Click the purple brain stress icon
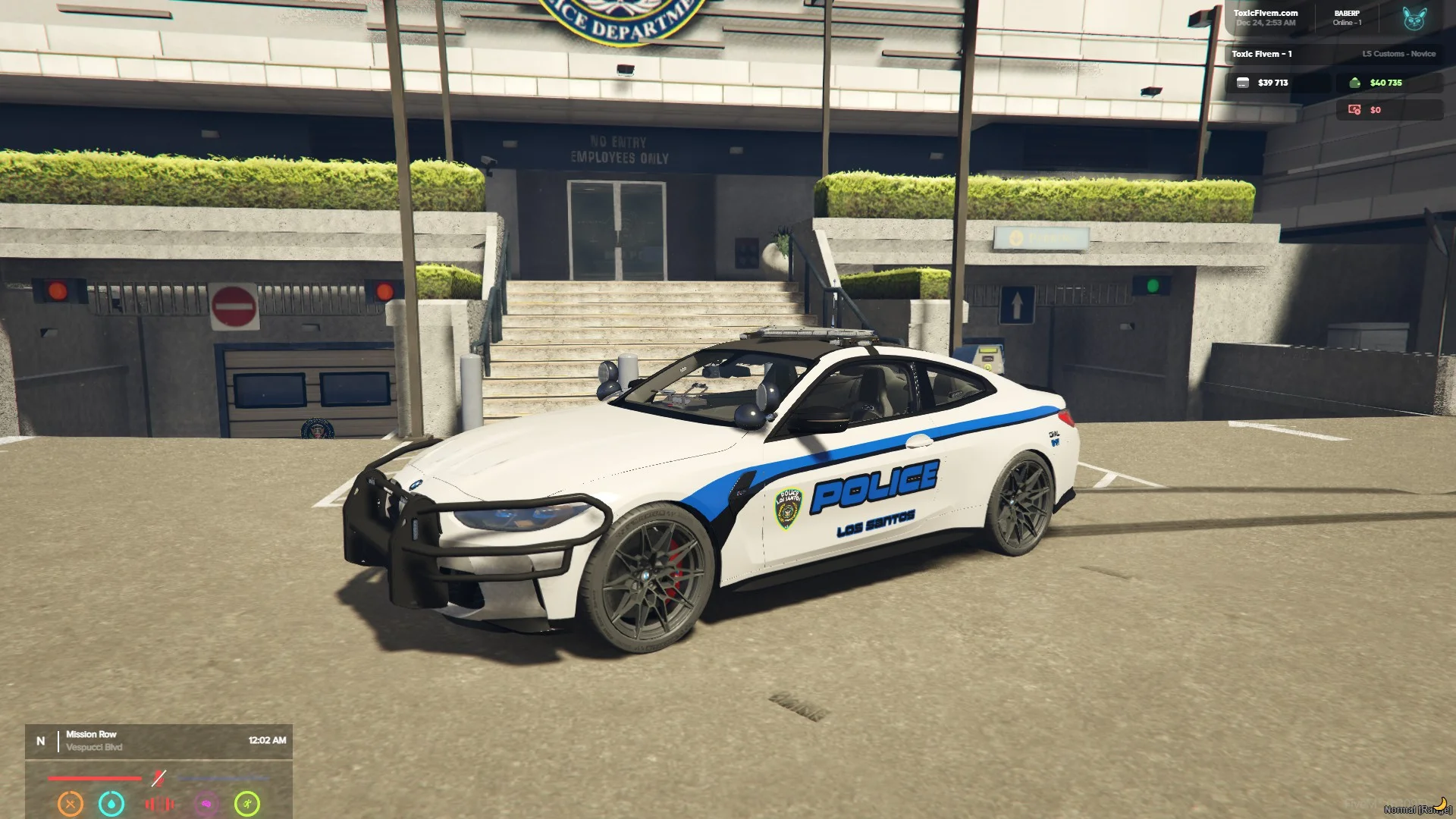This screenshot has height=819, width=1456. 206,804
